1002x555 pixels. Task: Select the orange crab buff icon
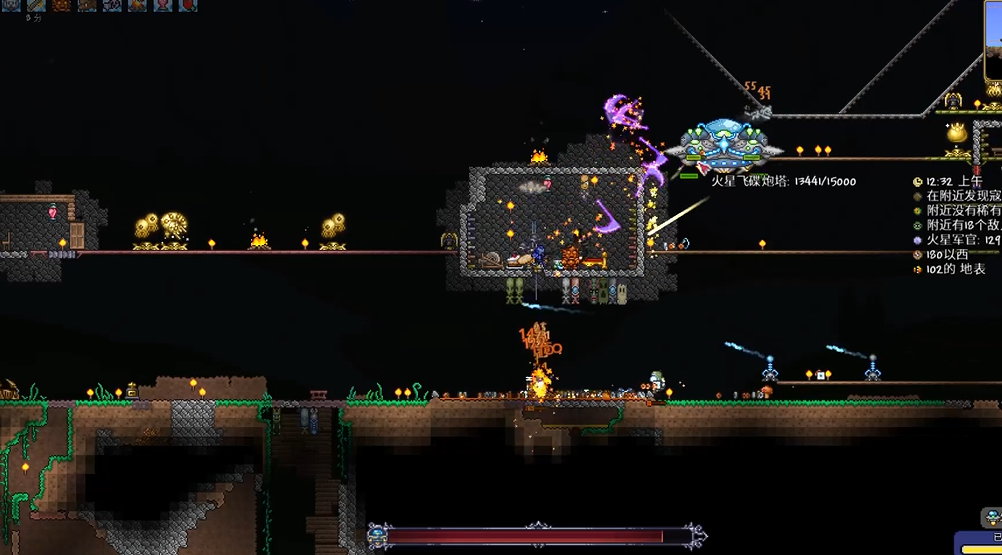(61, 4)
